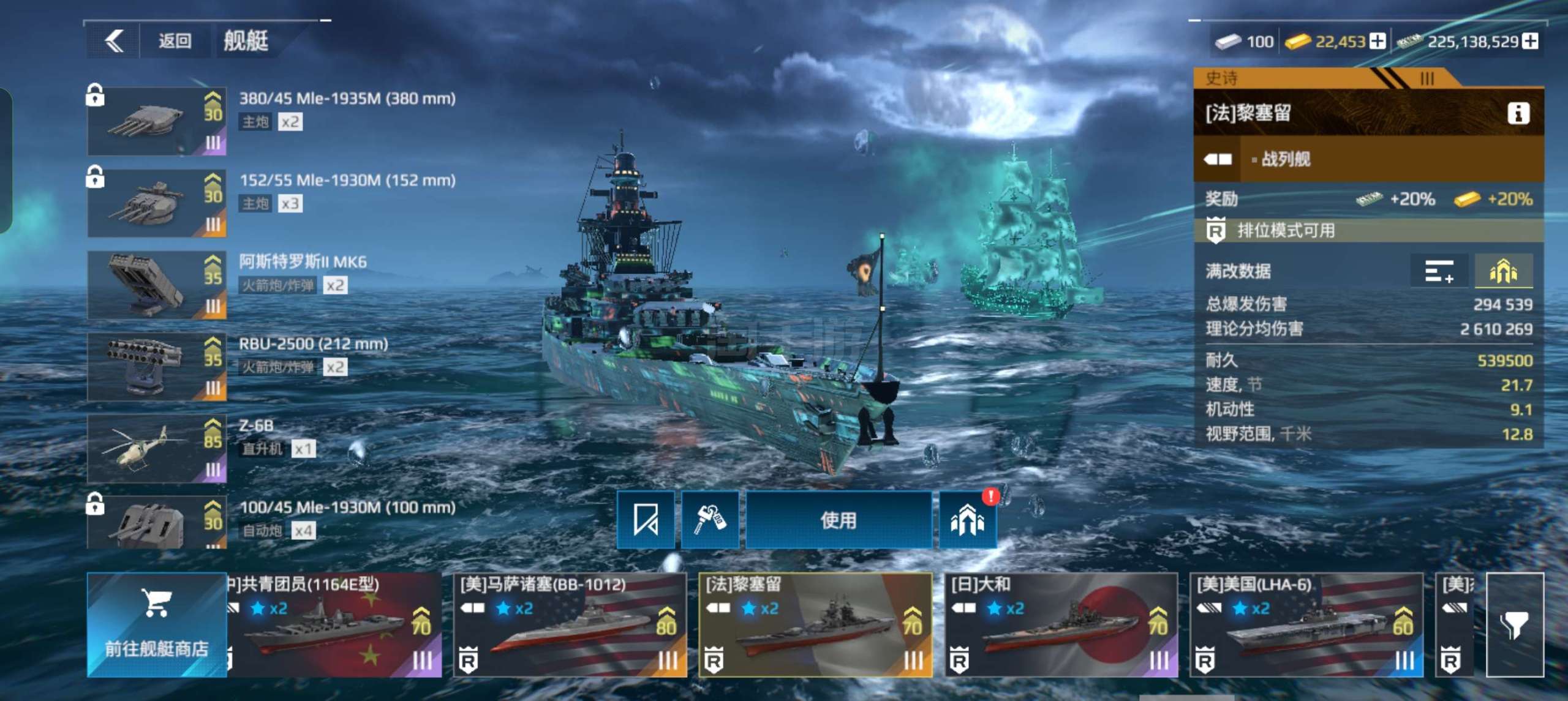This screenshot has height=701, width=1568.
Task: Pick the 100/45 Mle-1930M autocannon slot
Action: coord(157,522)
